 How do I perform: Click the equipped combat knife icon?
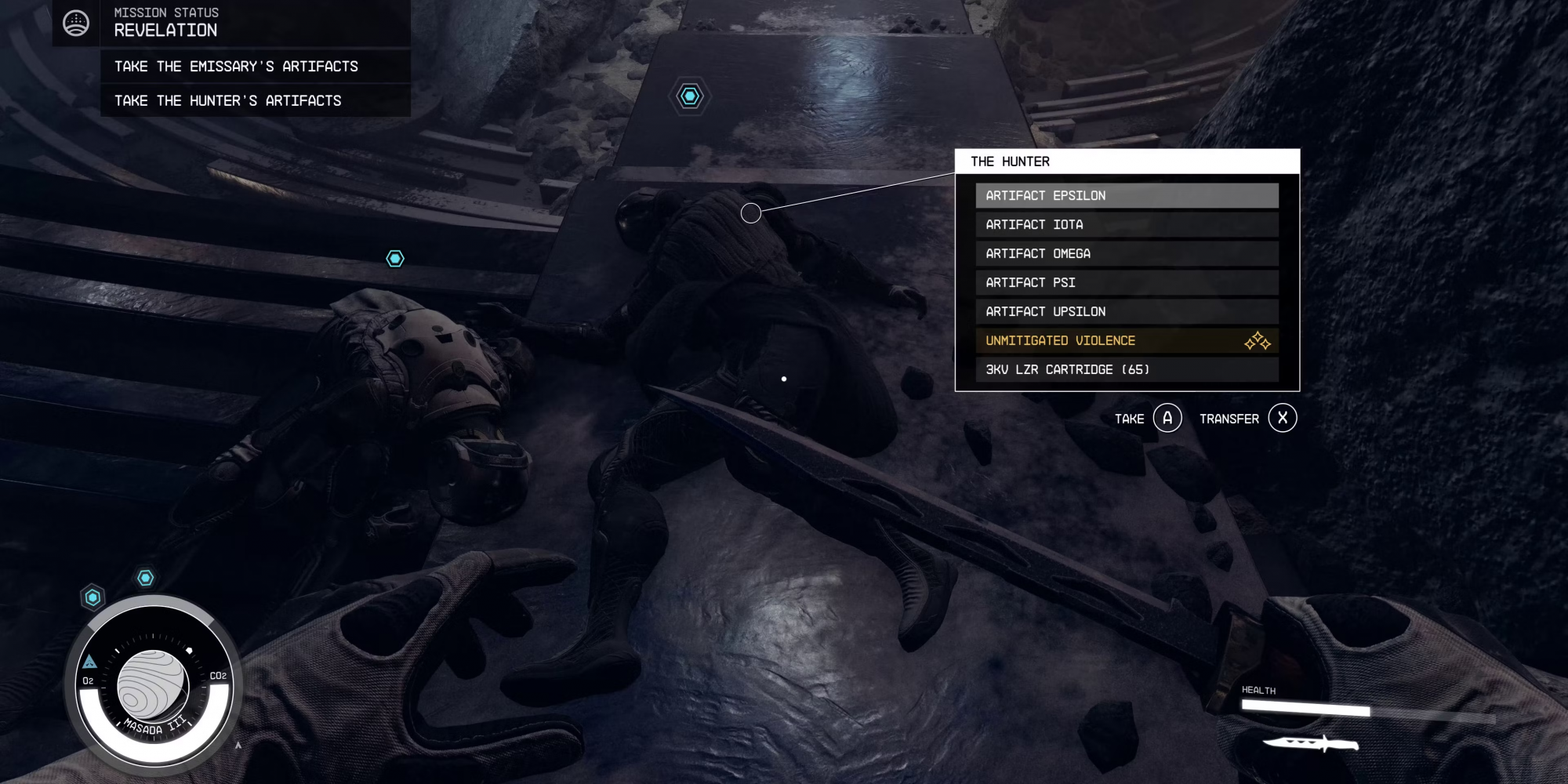coord(1310,742)
